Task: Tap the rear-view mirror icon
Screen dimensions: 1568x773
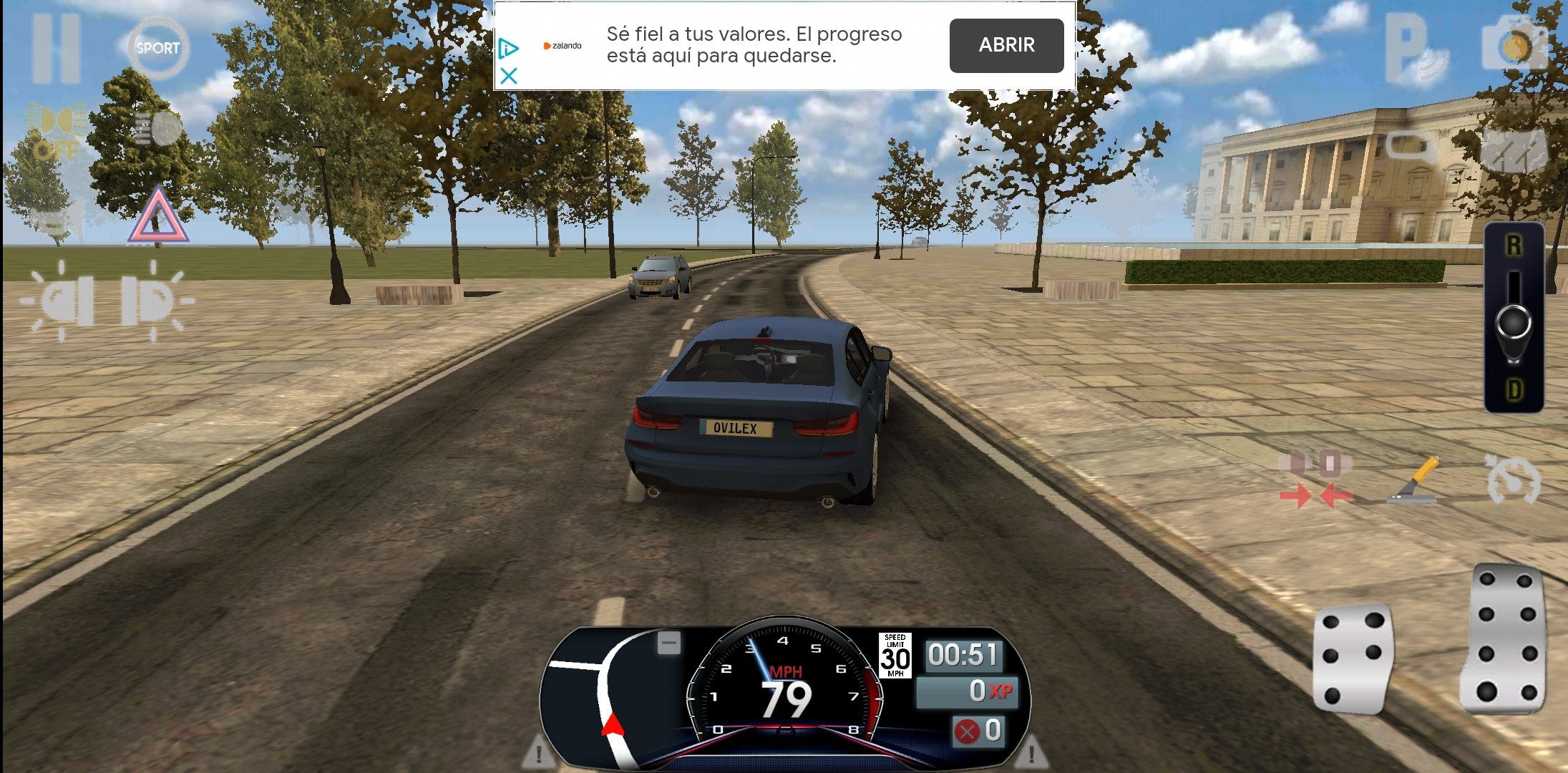Action: point(1410,147)
